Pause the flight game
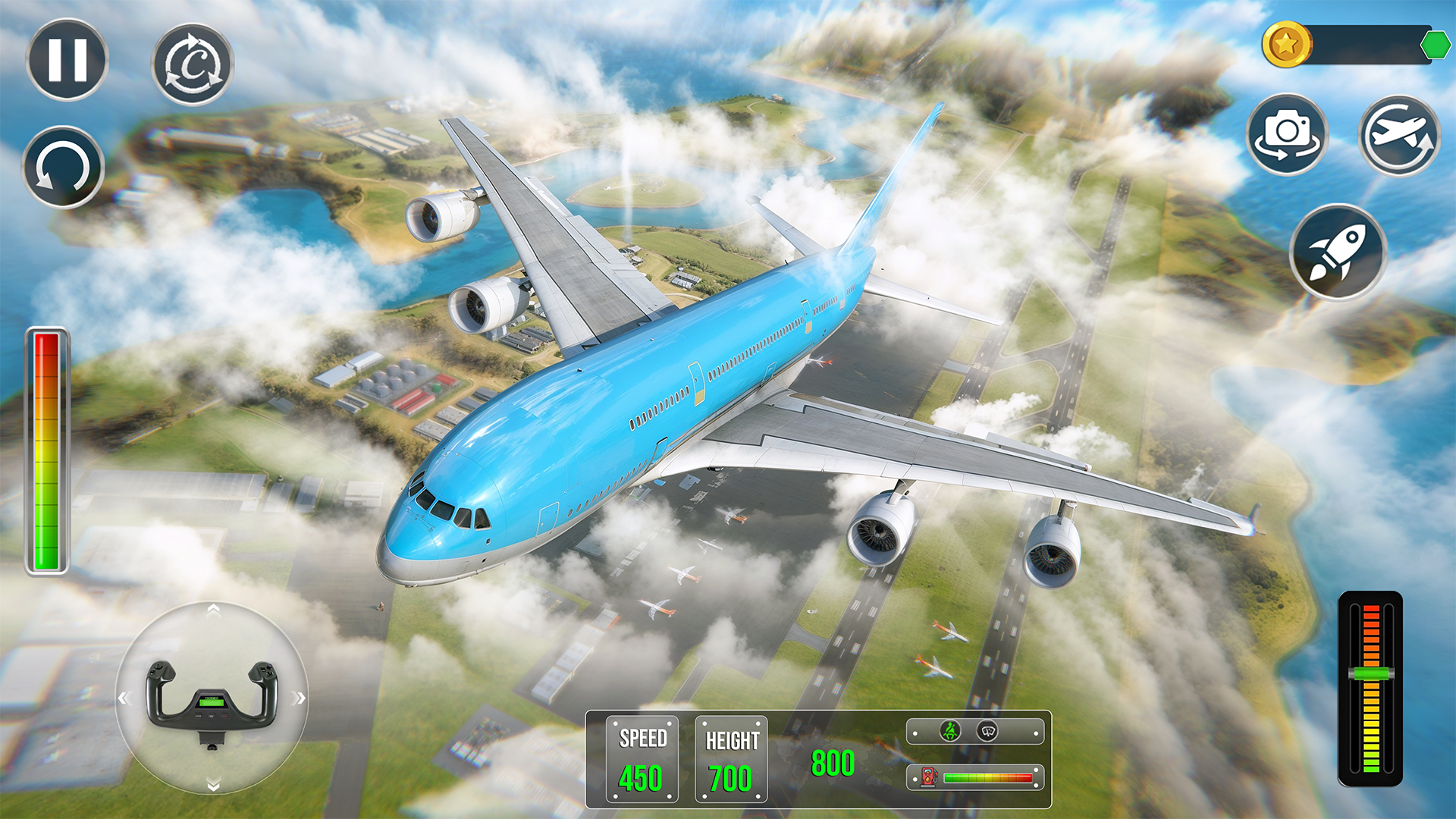Image resolution: width=1456 pixels, height=819 pixels. (x=67, y=61)
